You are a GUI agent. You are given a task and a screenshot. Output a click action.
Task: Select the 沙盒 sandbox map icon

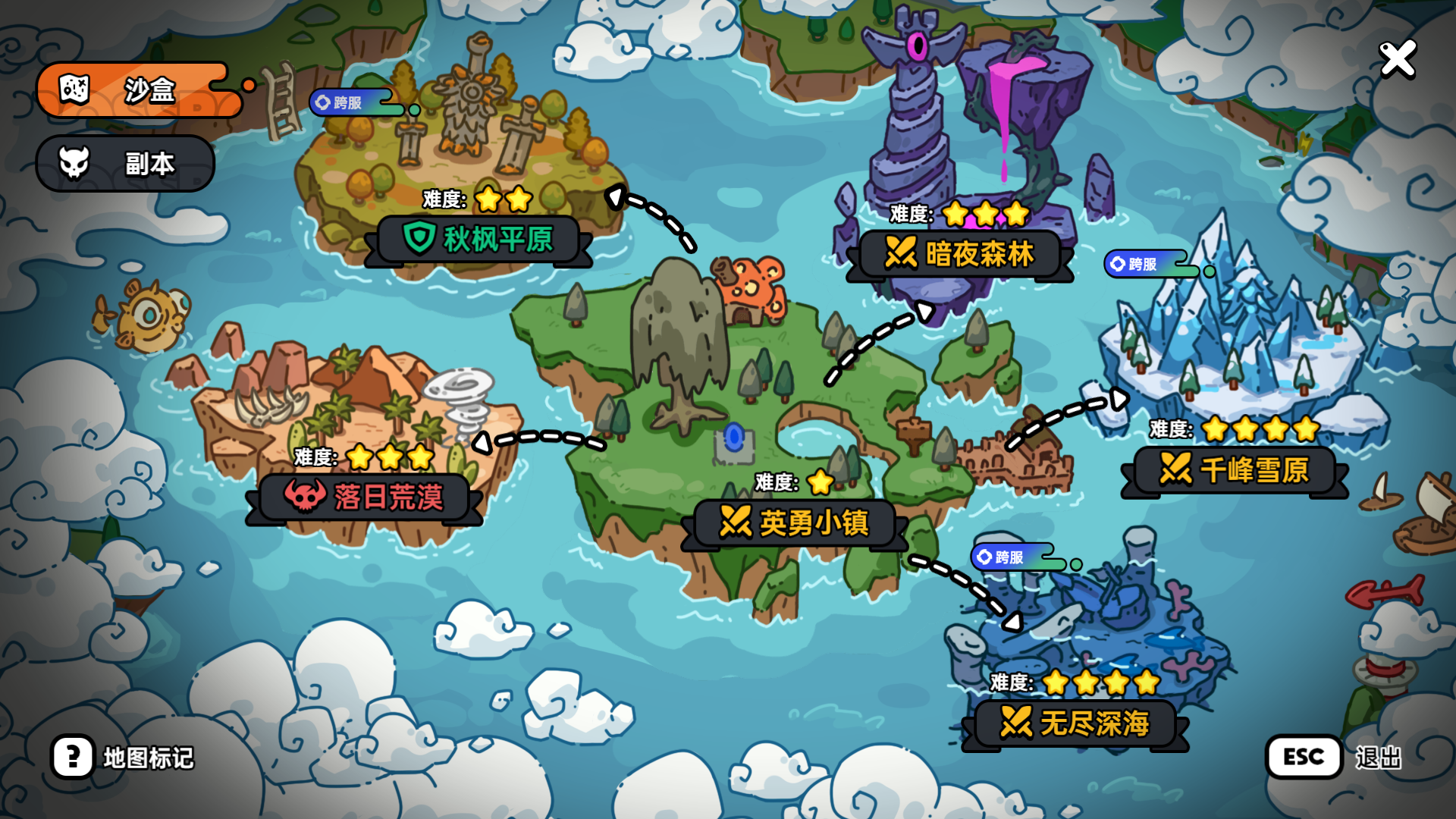[74, 89]
